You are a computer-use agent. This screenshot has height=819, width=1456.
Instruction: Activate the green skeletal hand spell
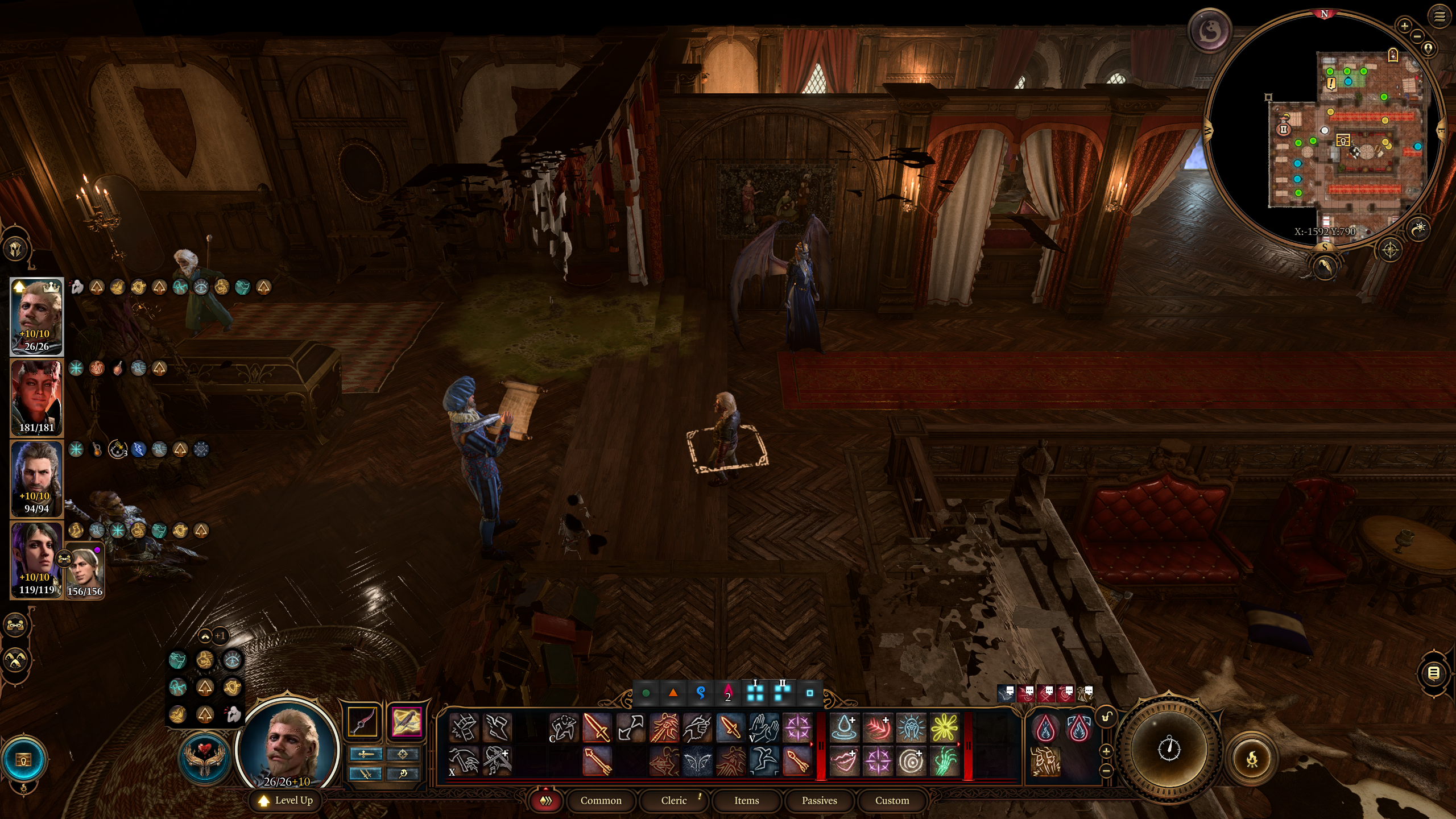(x=944, y=761)
